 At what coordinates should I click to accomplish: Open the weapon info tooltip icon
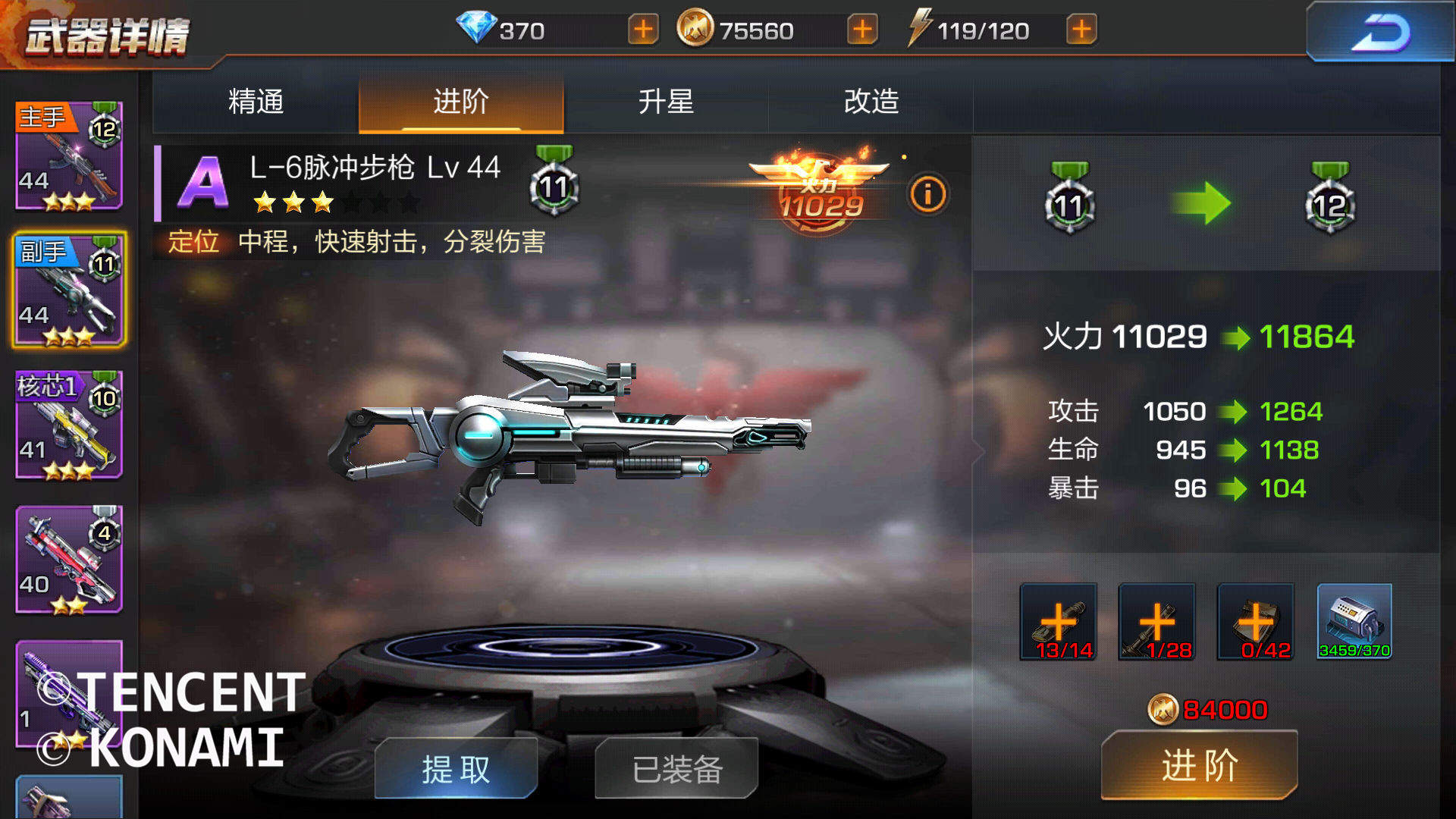click(928, 193)
